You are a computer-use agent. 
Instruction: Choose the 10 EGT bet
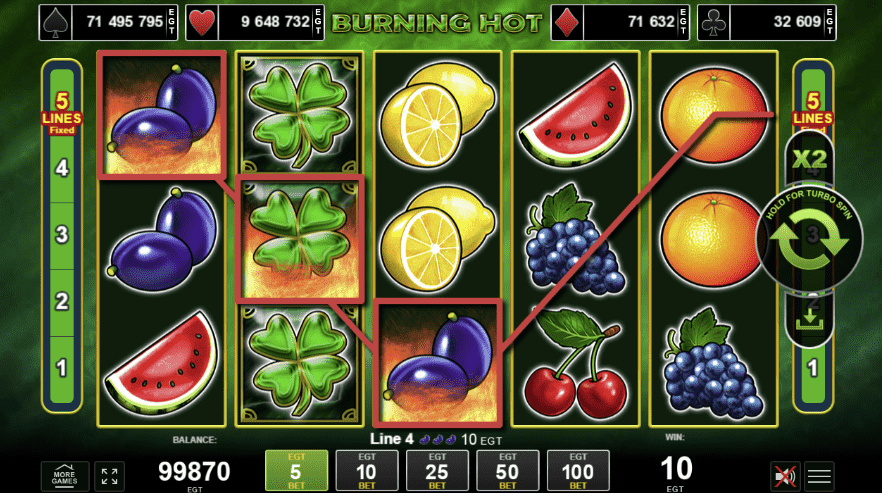pos(366,470)
